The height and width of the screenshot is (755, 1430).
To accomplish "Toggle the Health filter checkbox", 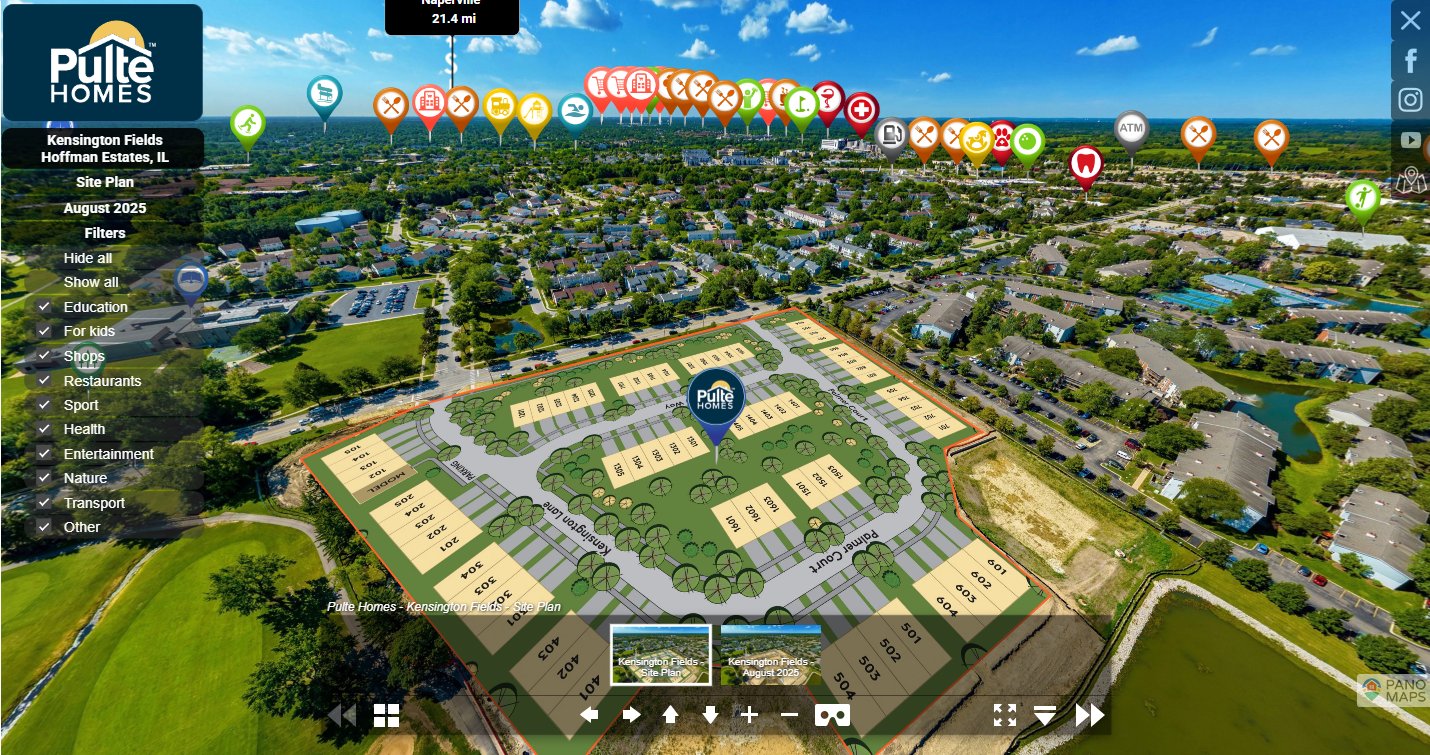I will [x=44, y=429].
